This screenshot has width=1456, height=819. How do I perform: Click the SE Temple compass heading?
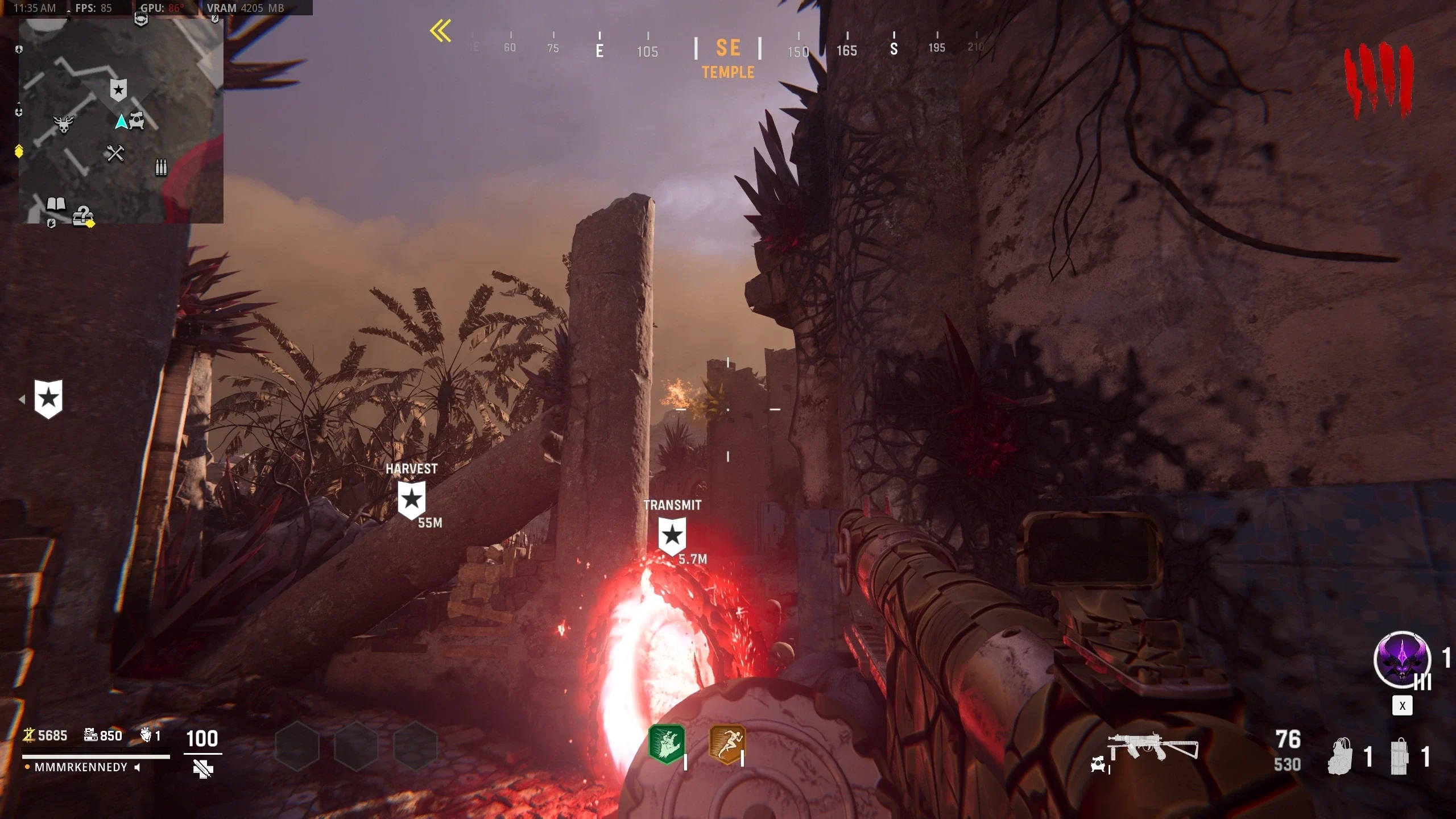pyautogui.click(x=728, y=57)
